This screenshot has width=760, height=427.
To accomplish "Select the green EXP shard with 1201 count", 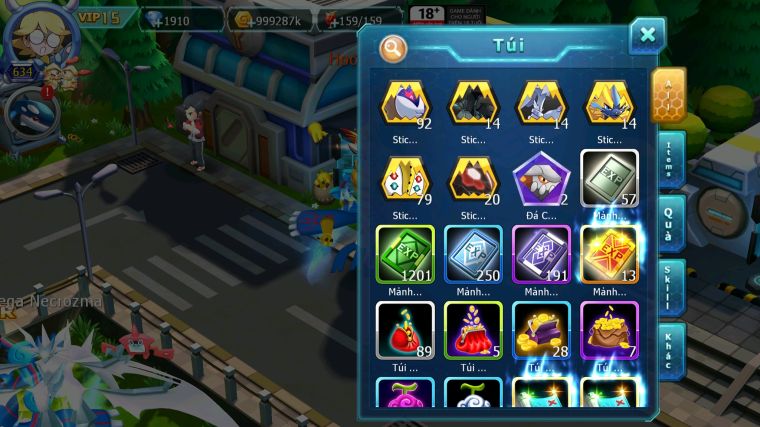I will point(405,253).
